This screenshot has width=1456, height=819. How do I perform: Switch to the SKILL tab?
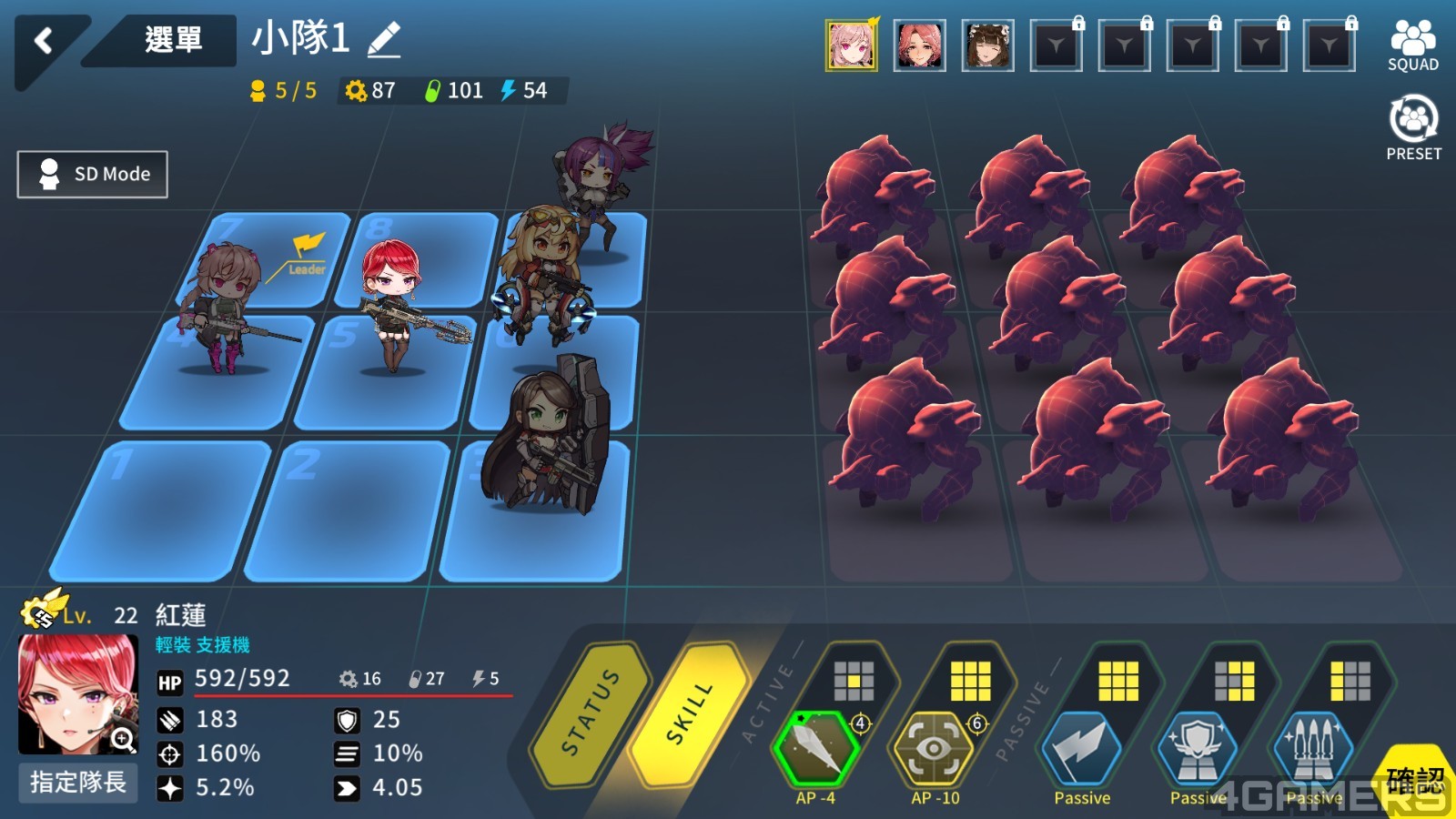690,713
